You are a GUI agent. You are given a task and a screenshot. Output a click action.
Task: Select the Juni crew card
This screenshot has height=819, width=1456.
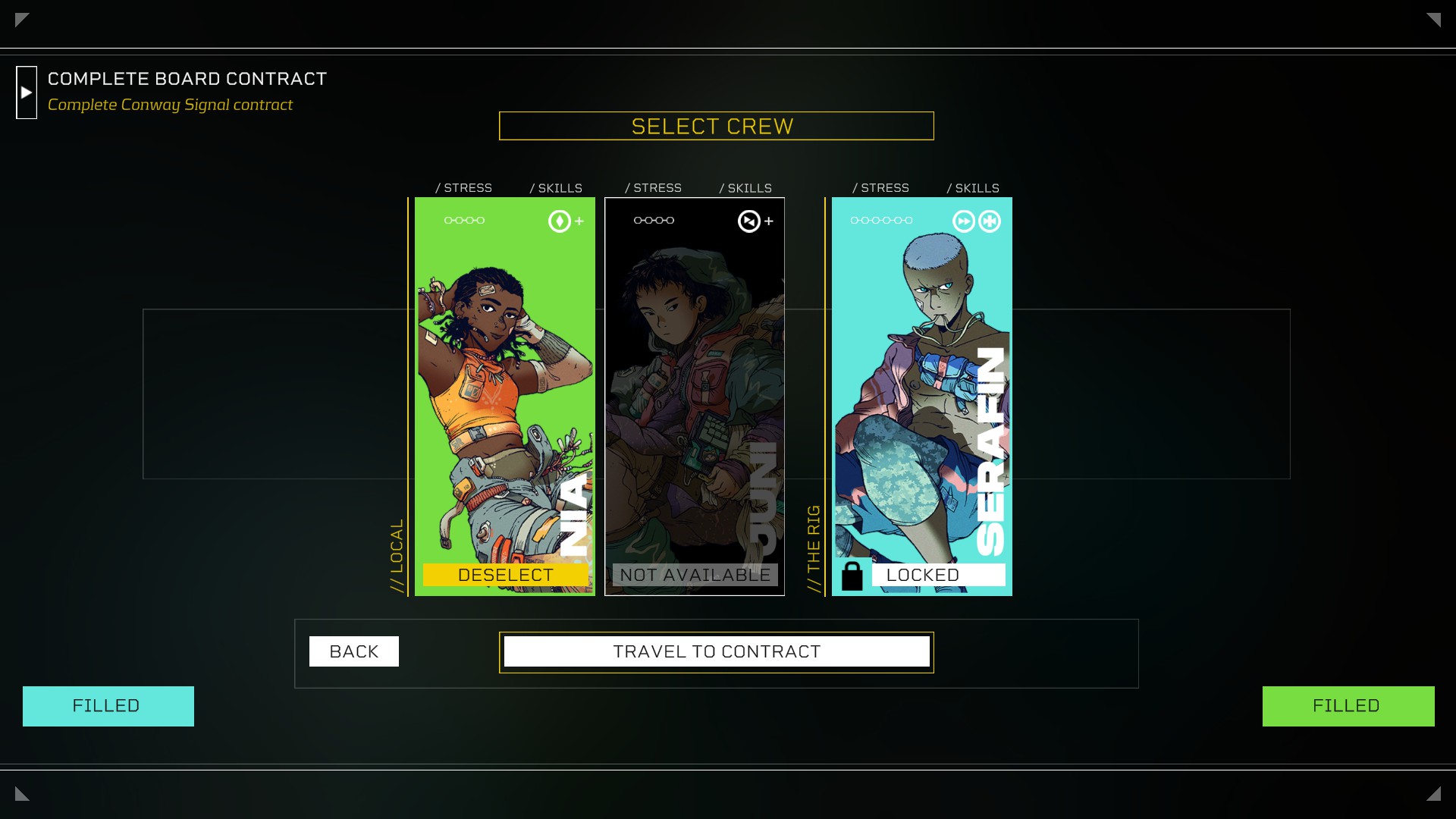point(694,379)
